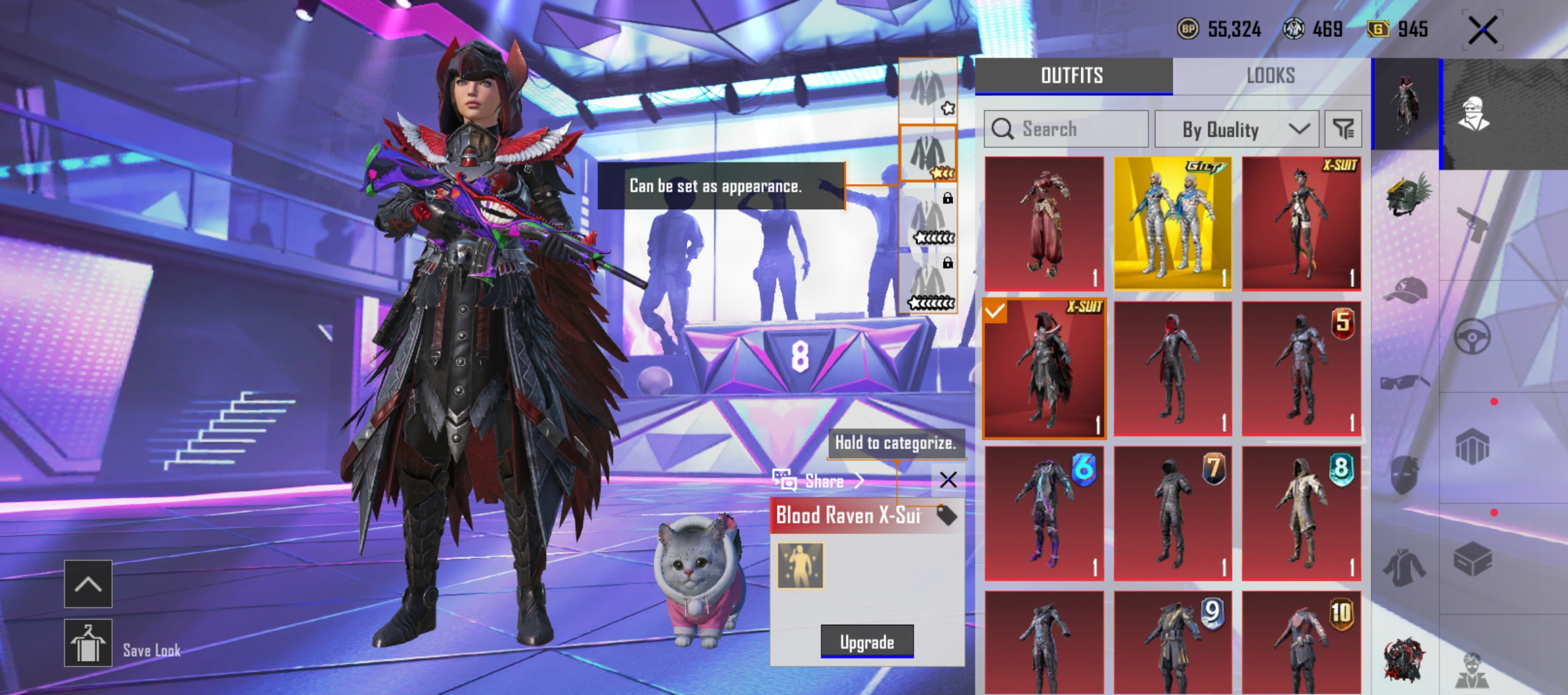Choose the outfit with the number 5 badge
Image resolution: width=1568 pixels, height=695 pixels.
(x=1301, y=369)
